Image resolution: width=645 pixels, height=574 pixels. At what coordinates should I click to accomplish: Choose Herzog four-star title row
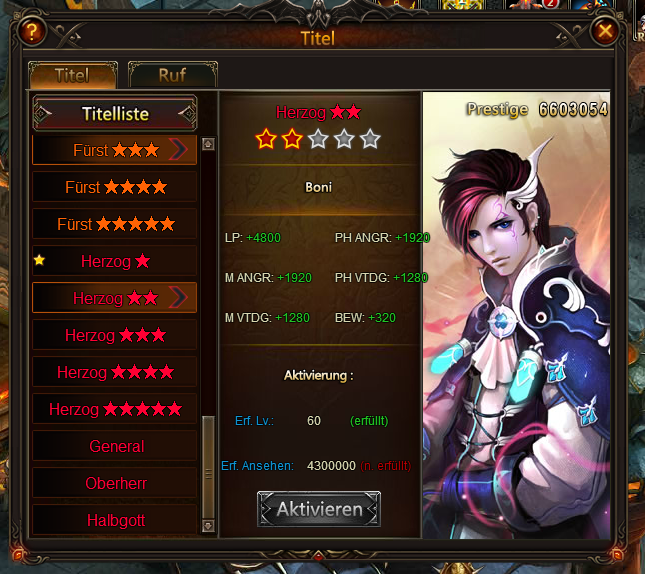[x=115, y=372]
